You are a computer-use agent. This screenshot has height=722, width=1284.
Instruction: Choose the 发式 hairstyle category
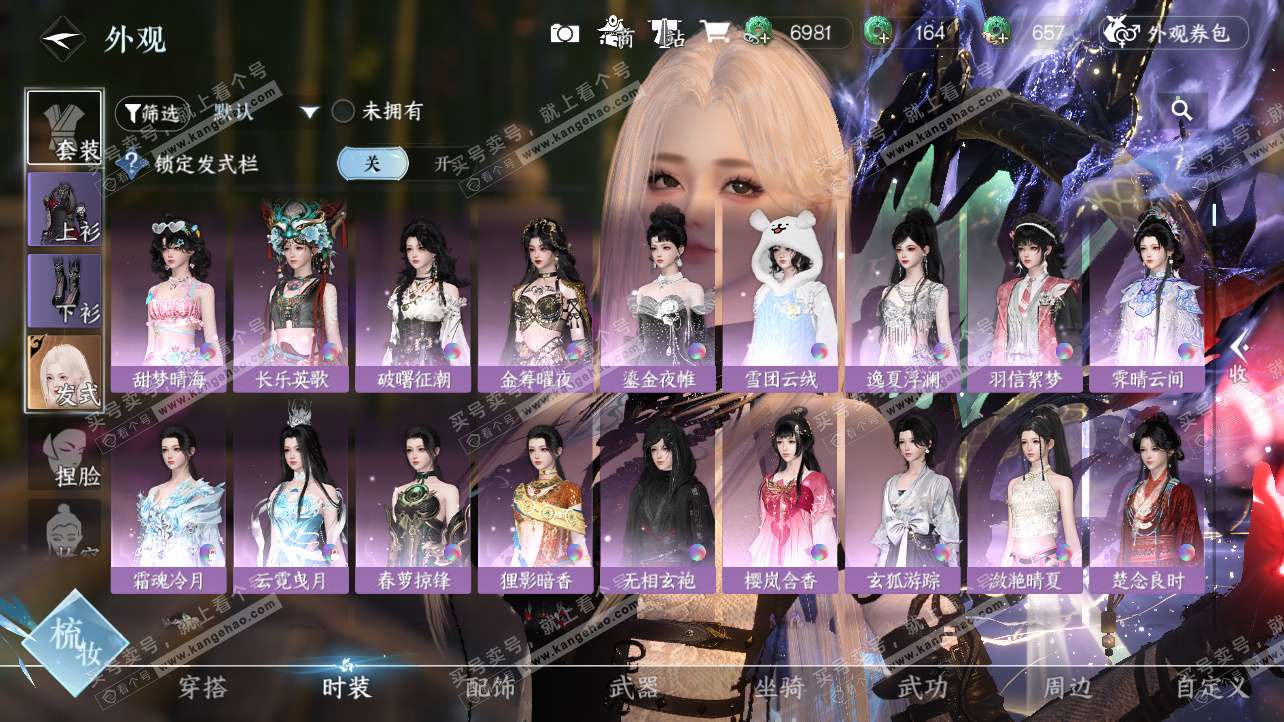pos(65,372)
